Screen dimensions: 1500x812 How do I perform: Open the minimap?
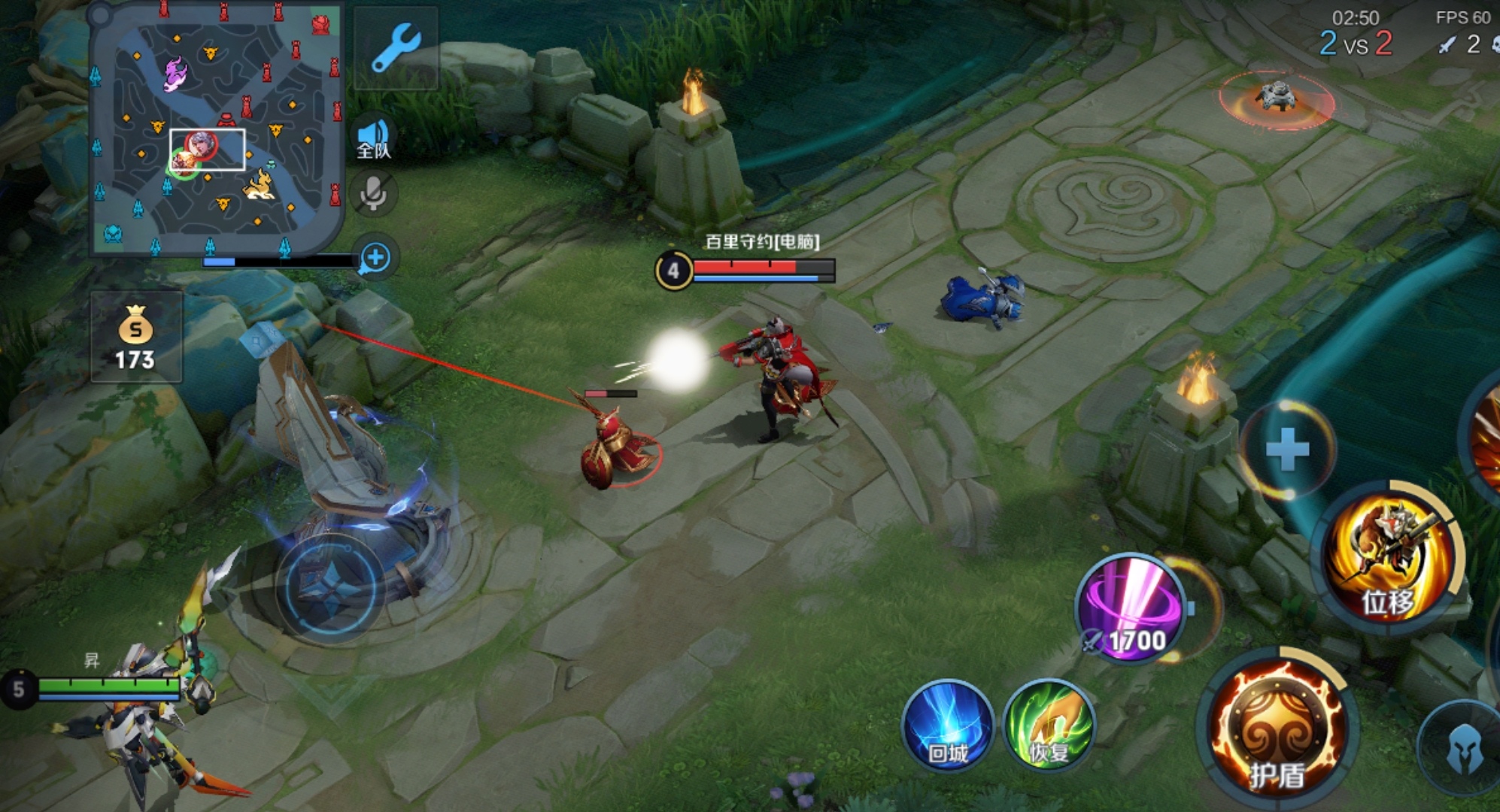click(x=217, y=128)
